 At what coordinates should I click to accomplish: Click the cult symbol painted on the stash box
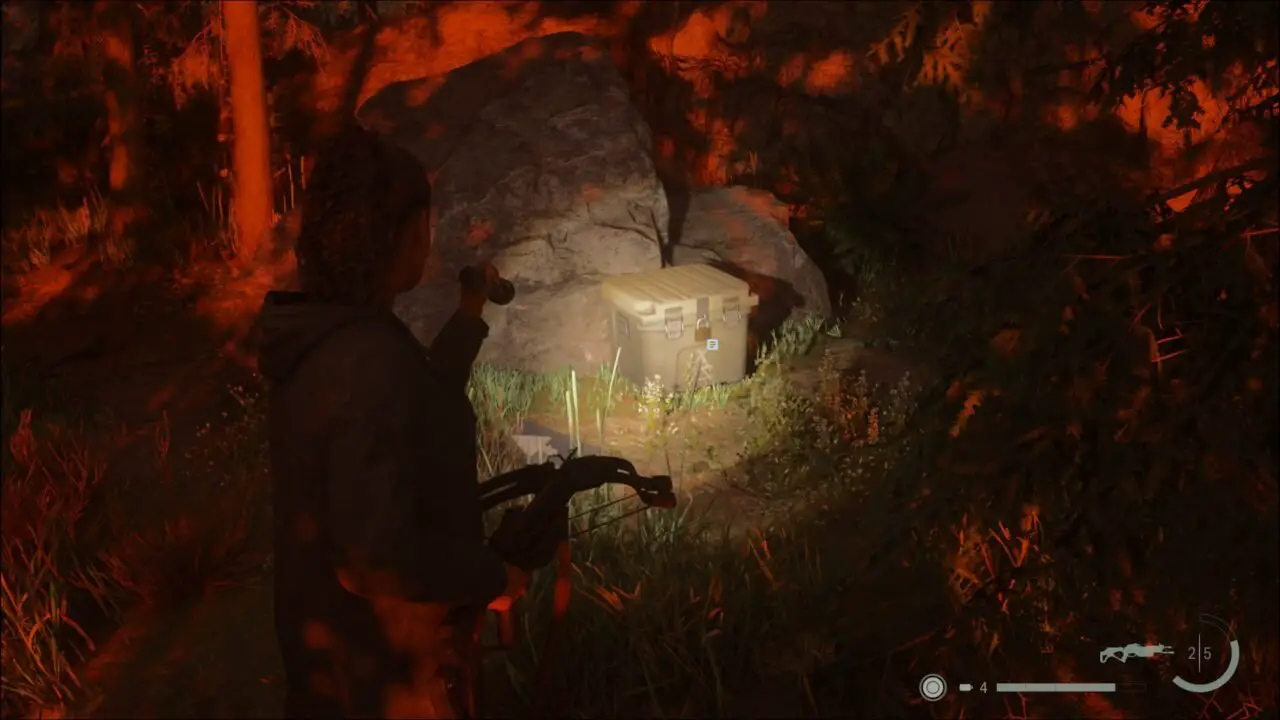pyautogui.click(x=705, y=366)
